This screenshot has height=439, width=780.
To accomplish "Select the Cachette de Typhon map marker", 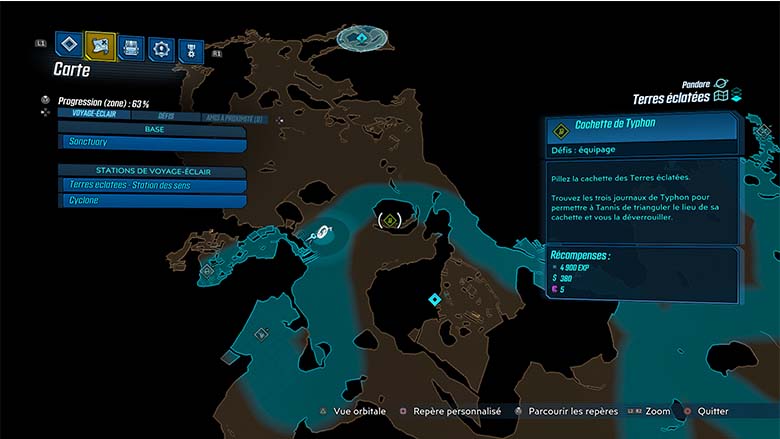I will 388,218.
